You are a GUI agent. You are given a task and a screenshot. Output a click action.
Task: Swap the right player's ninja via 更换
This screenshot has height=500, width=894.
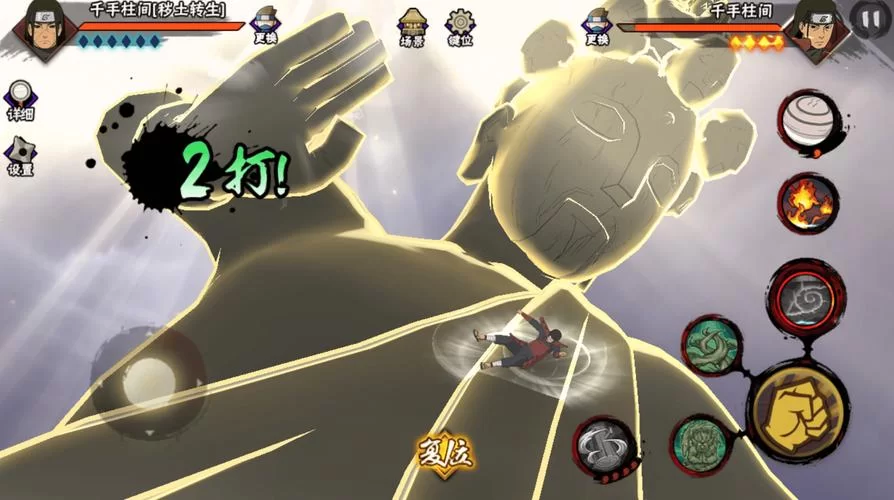point(597,25)
